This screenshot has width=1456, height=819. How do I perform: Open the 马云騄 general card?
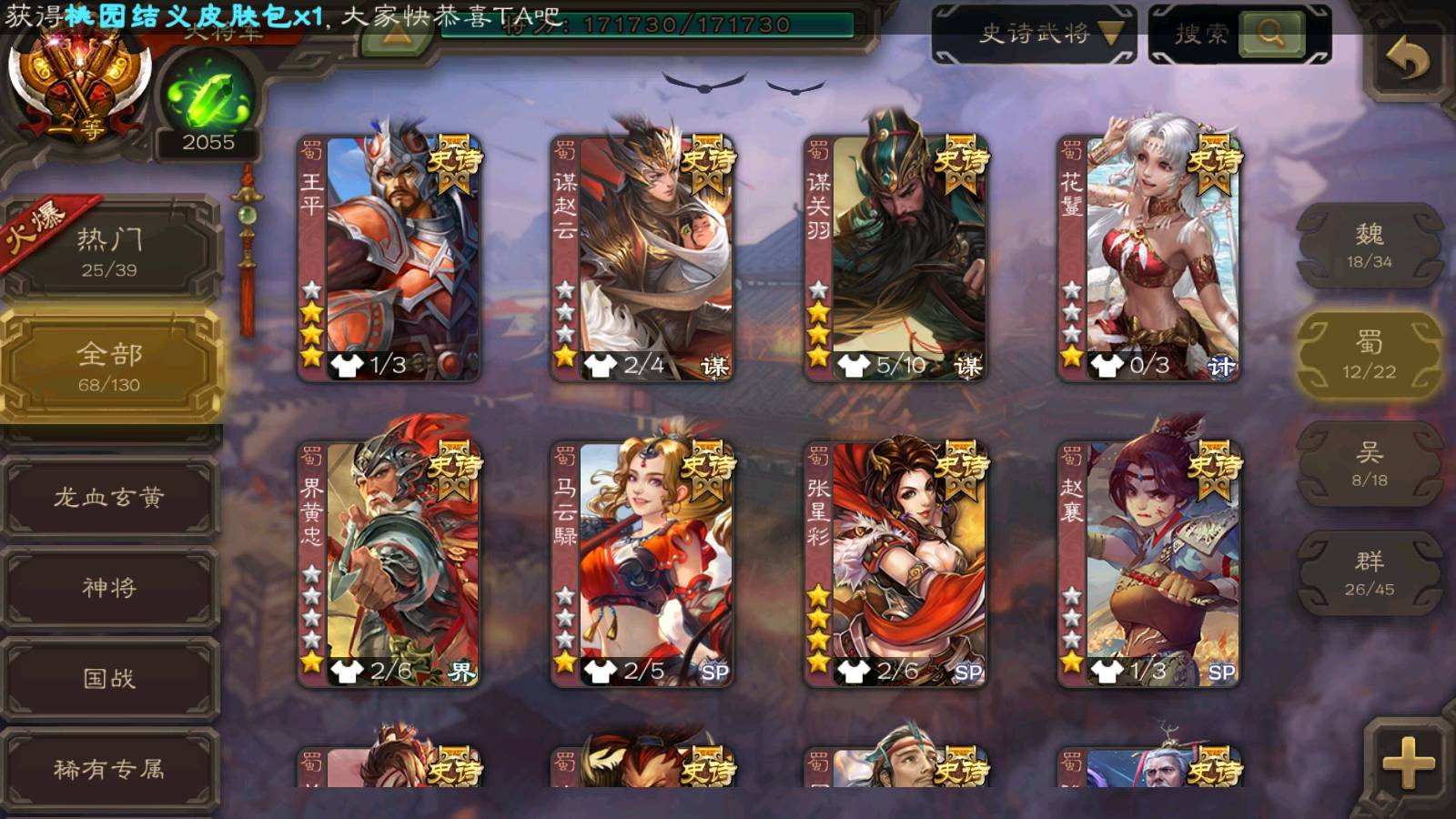(x=642, y=564)
